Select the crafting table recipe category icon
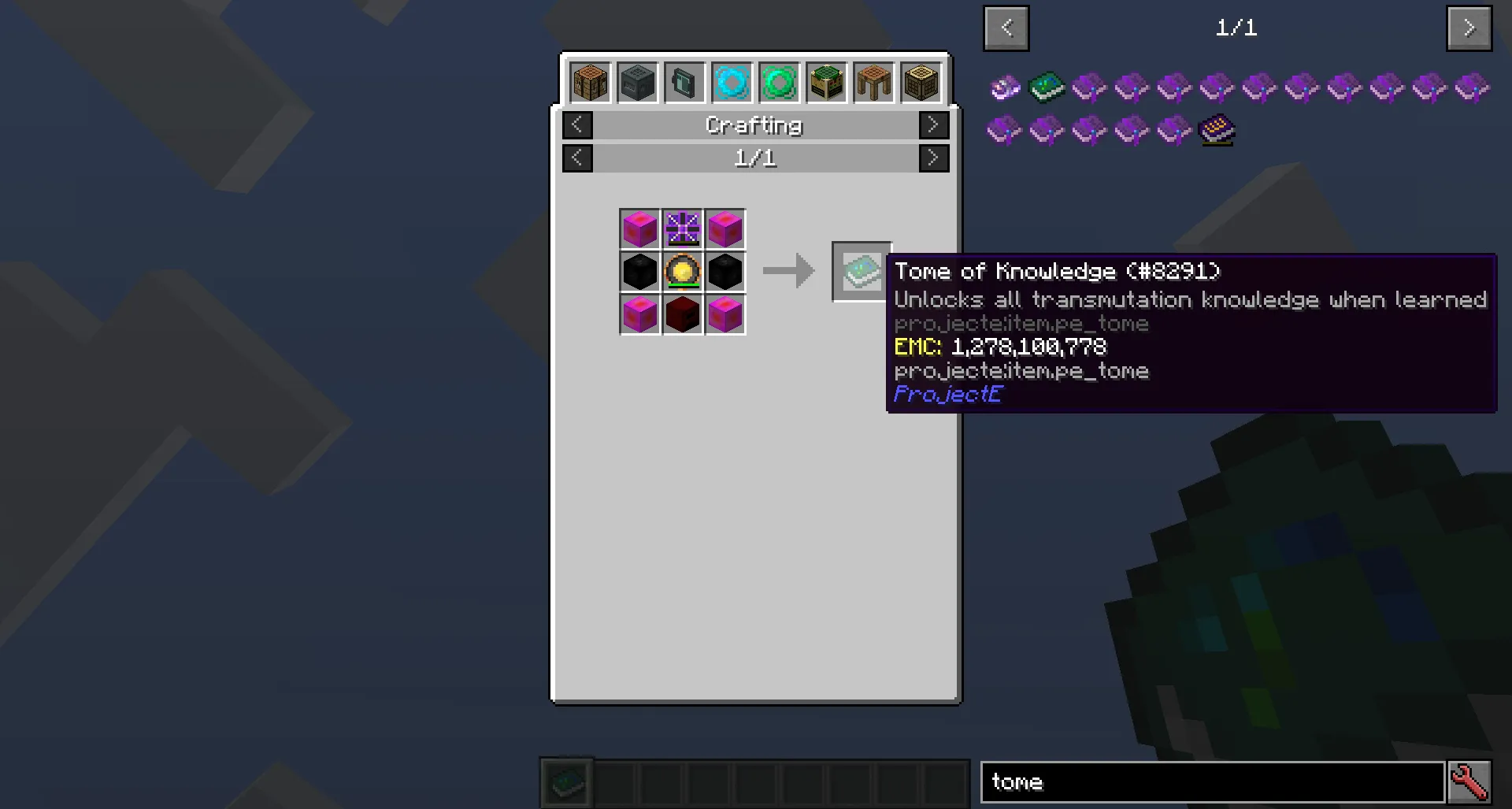The height and width of the screenshot is (809, 1512). pos(589,82)
